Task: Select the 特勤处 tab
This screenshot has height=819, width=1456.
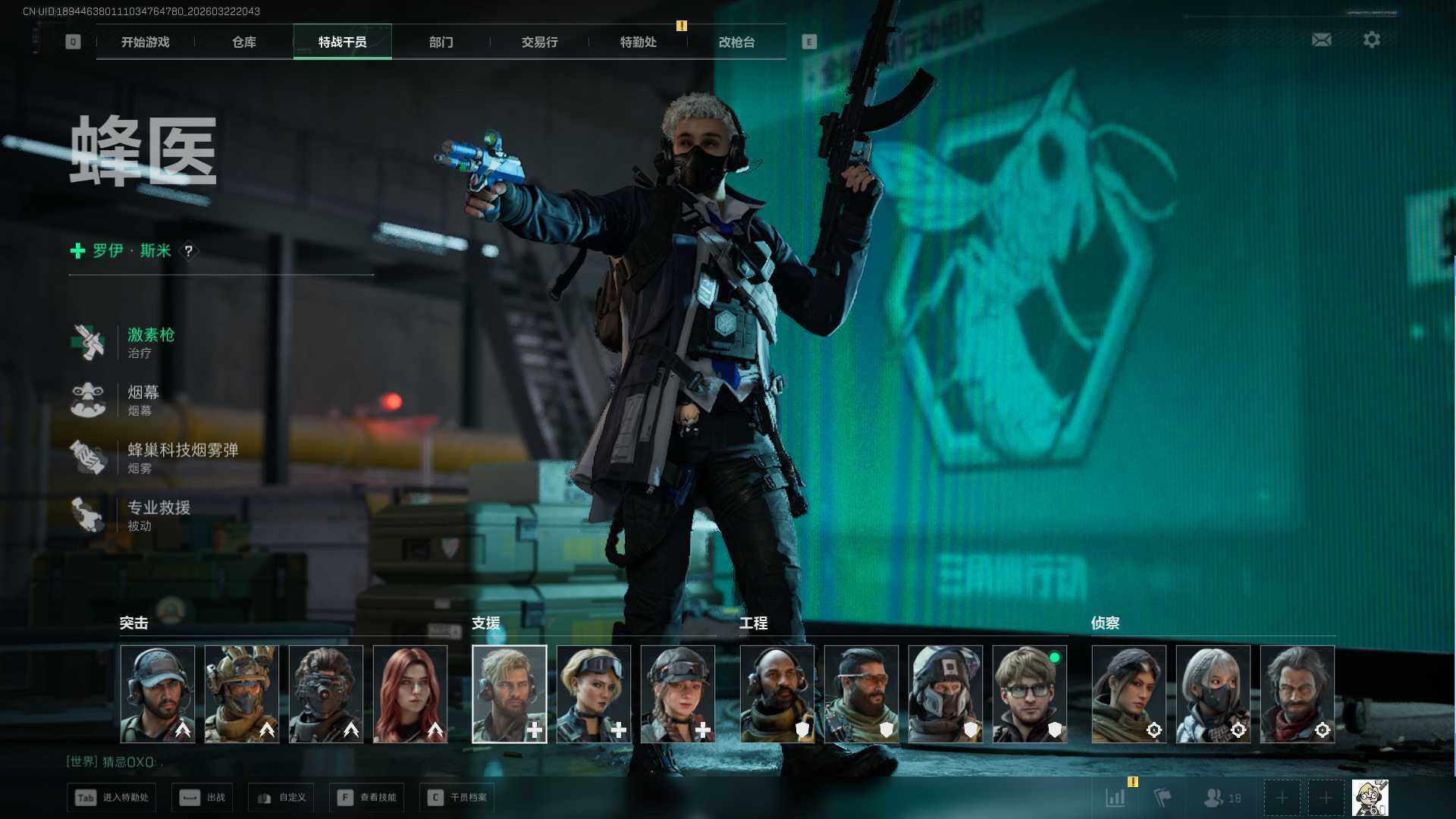Action: tap(638, 42)
